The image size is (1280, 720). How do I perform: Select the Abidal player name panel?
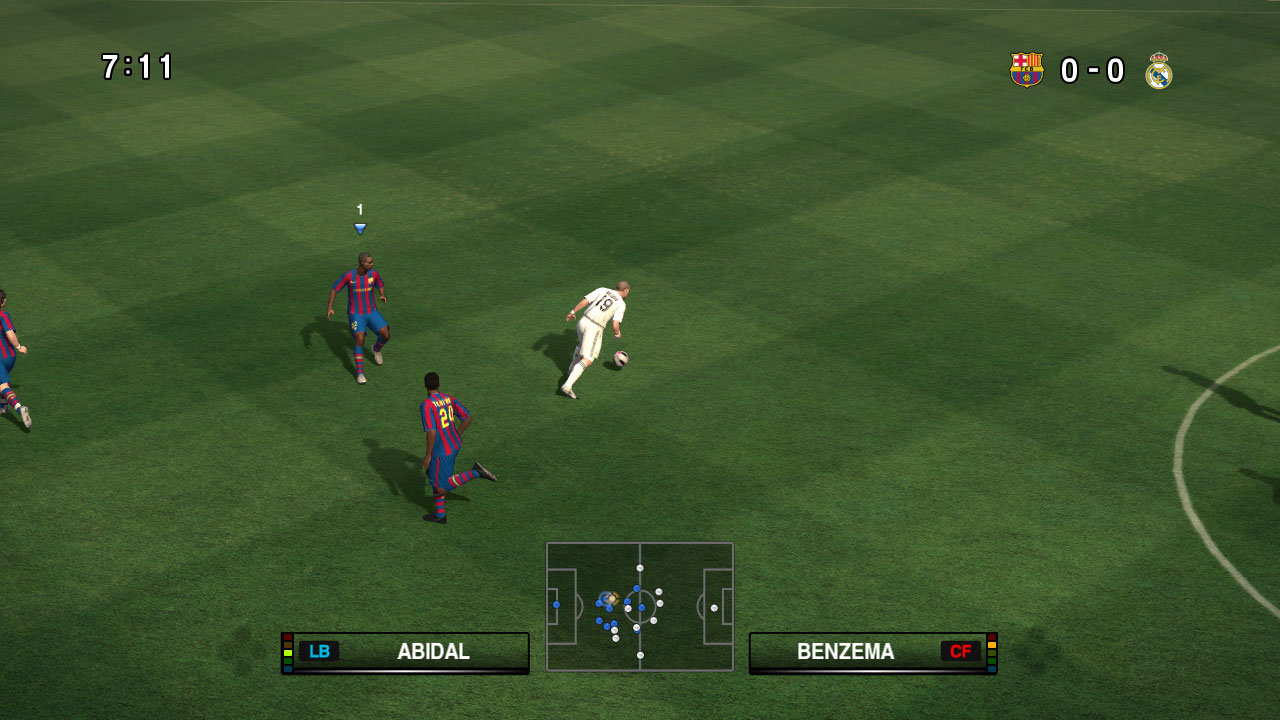click(x=405, y=652)
